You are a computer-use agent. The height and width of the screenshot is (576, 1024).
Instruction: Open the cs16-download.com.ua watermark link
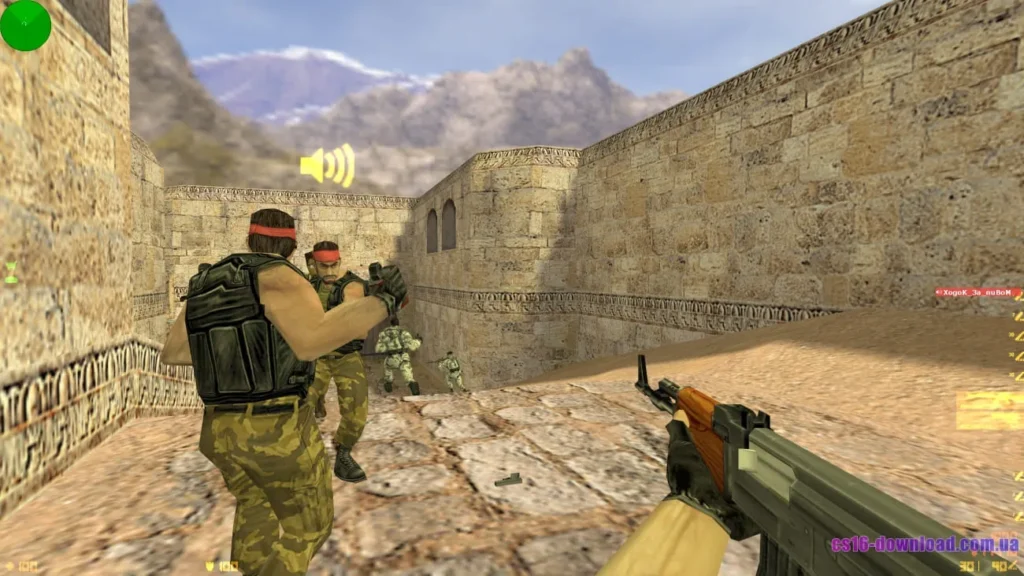point(924,544)
